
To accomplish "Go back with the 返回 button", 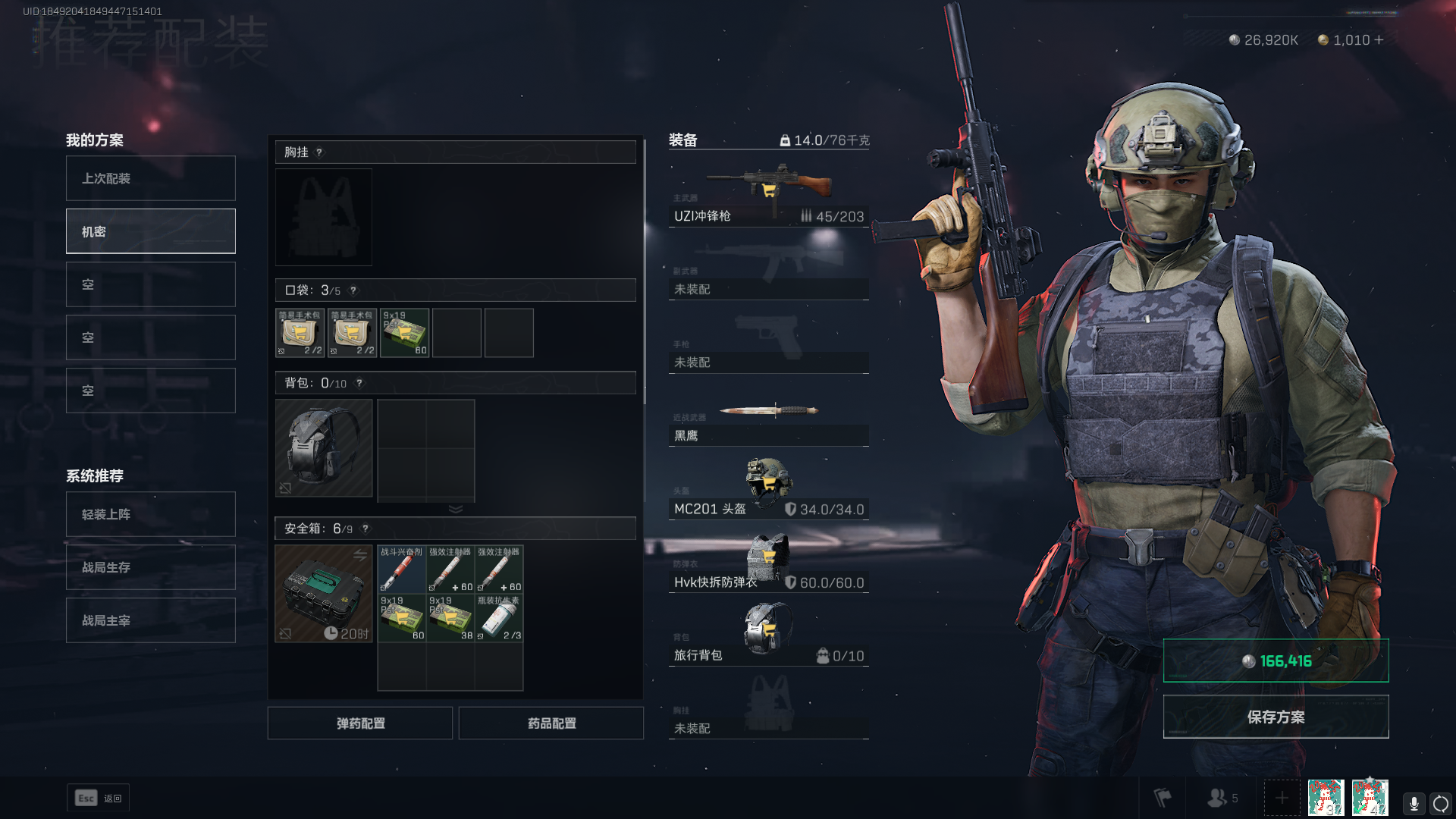I will pos(99,798).
